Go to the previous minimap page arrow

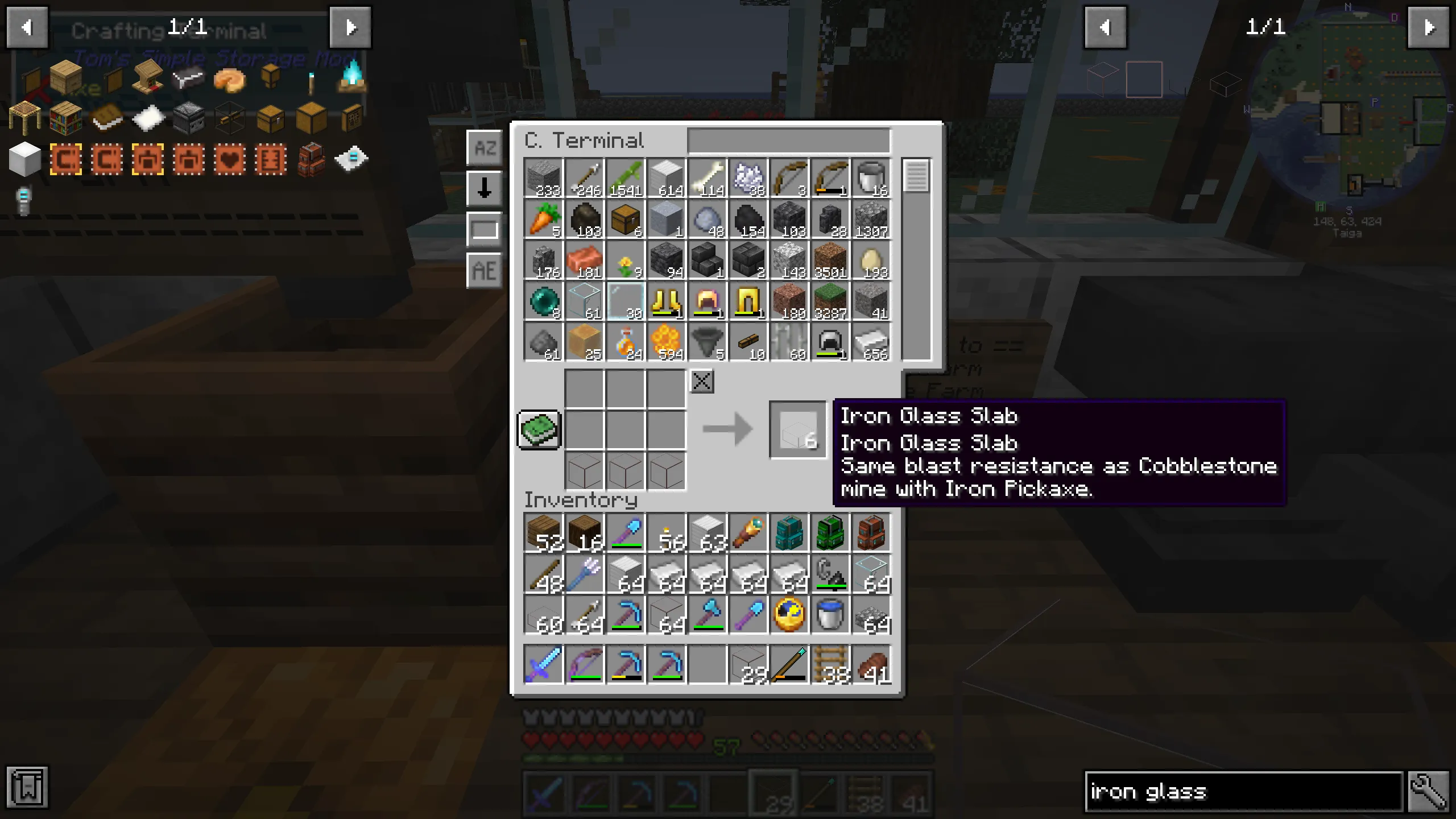pos(1105,28)
